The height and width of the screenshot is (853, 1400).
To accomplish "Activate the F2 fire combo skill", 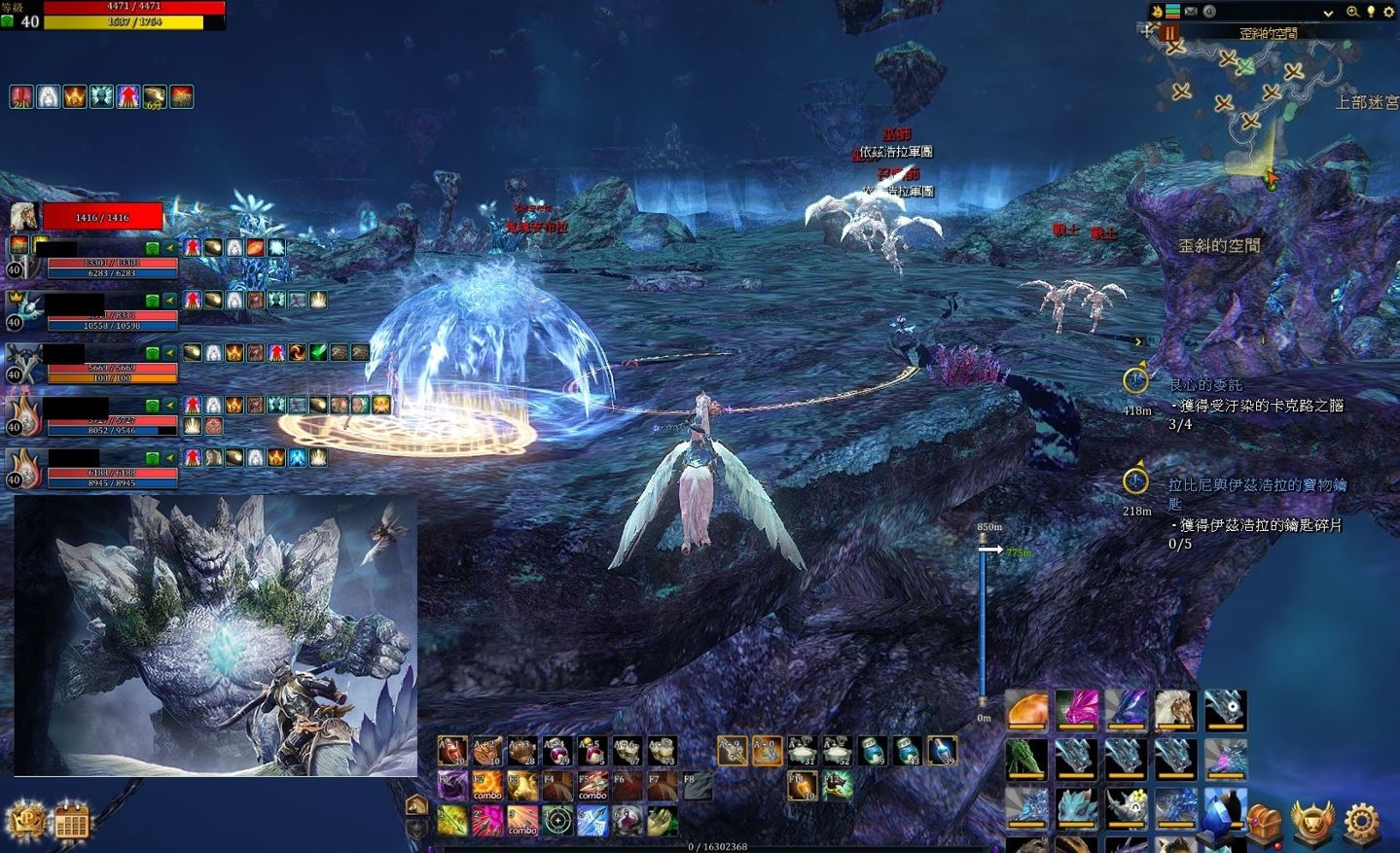I will (486, 786).
